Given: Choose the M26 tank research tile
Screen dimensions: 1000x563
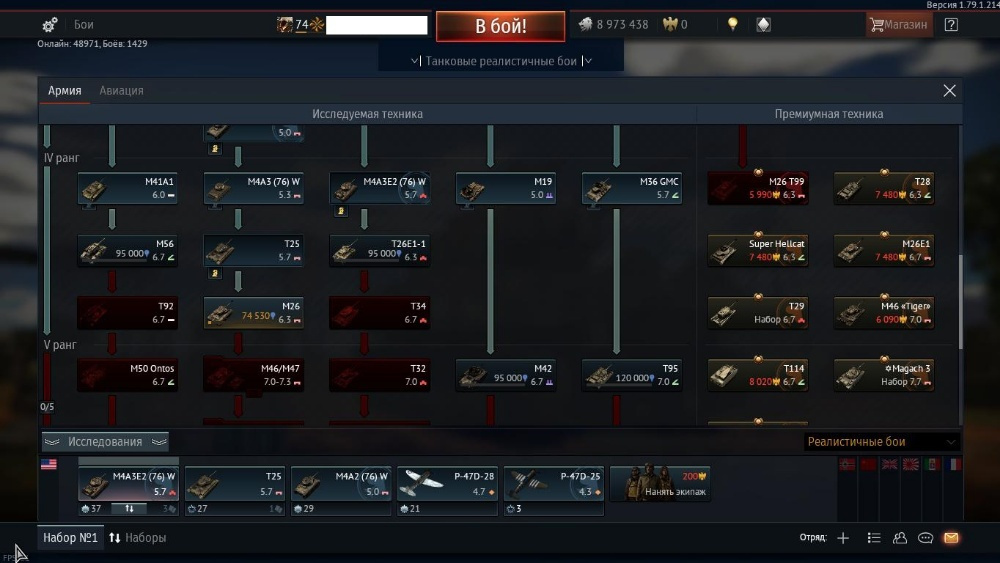Looking at the screenshot, I should pyautogui.click(x=254, y=312).
